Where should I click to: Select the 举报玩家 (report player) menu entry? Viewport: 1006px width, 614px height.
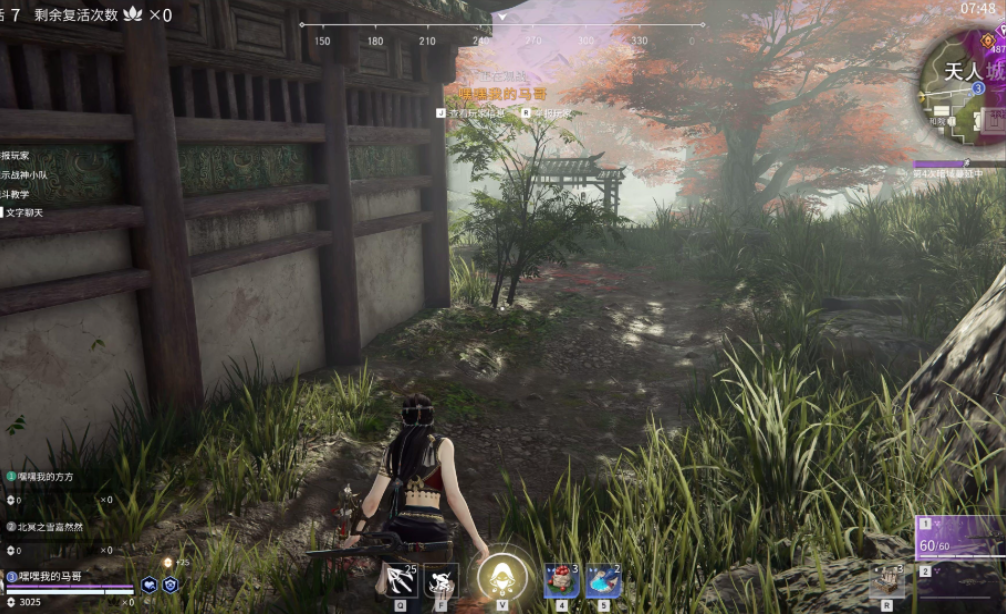pyautogui.click(x=16, y=155)
